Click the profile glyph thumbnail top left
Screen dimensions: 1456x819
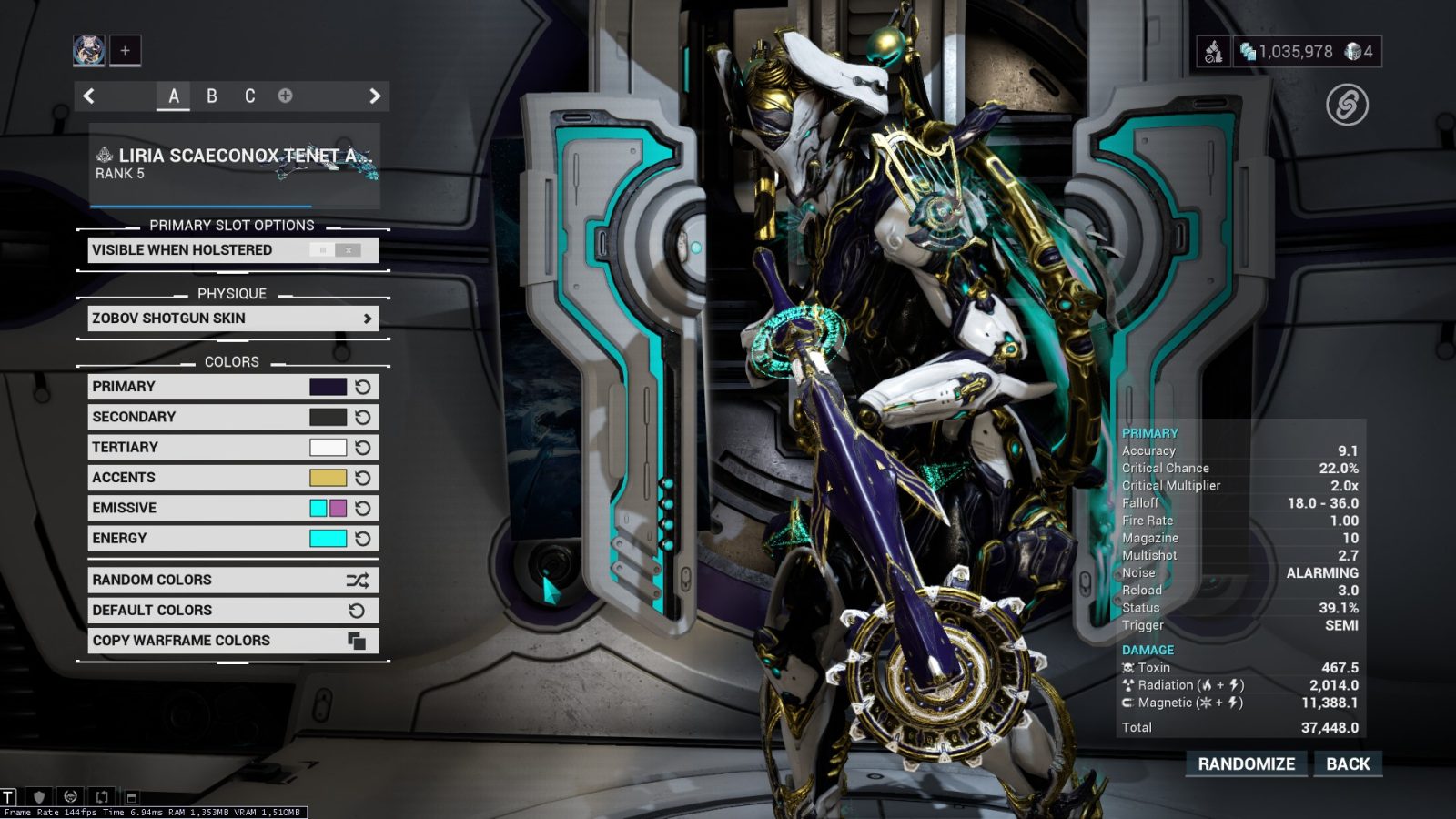pos(87,50)
